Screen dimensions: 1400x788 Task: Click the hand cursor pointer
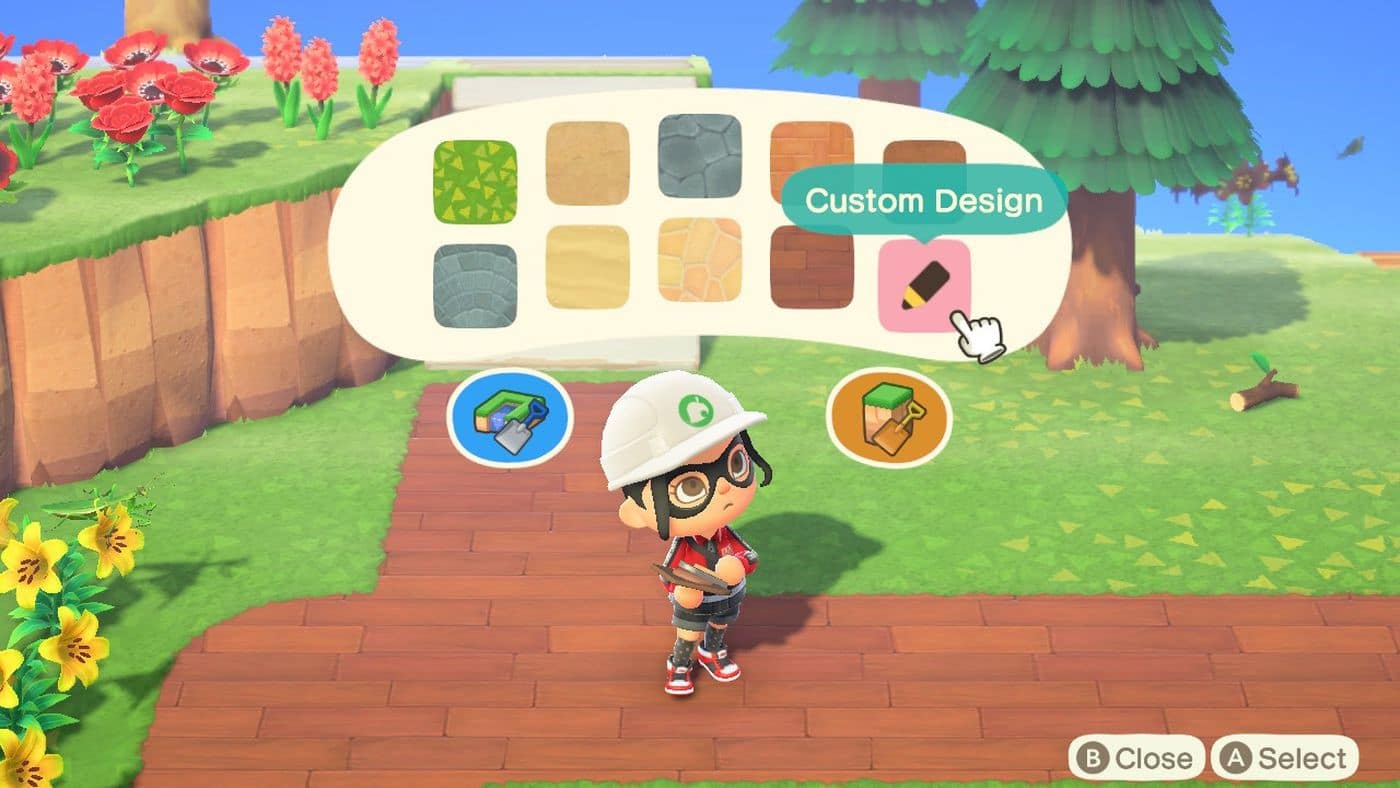pos(978,330)
